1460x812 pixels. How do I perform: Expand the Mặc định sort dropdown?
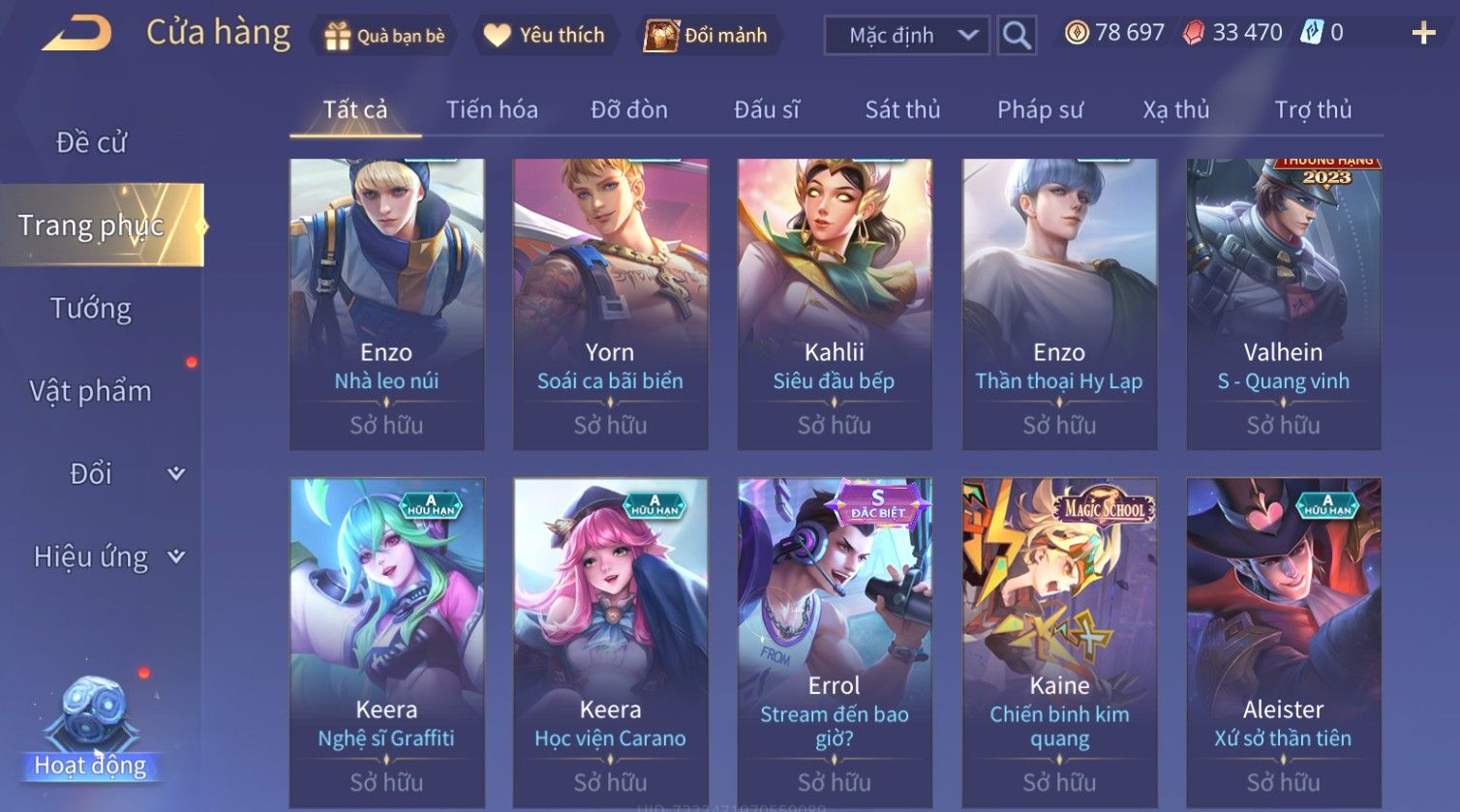point(907,36)
